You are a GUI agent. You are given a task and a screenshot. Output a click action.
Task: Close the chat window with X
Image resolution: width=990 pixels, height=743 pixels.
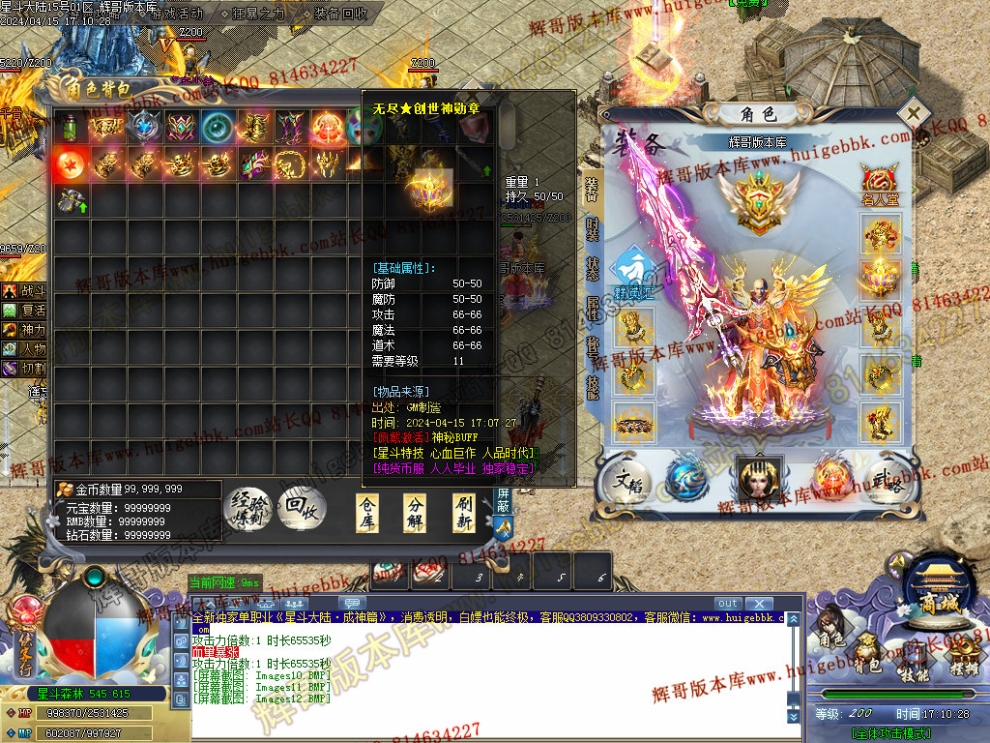tap(760, 603)
